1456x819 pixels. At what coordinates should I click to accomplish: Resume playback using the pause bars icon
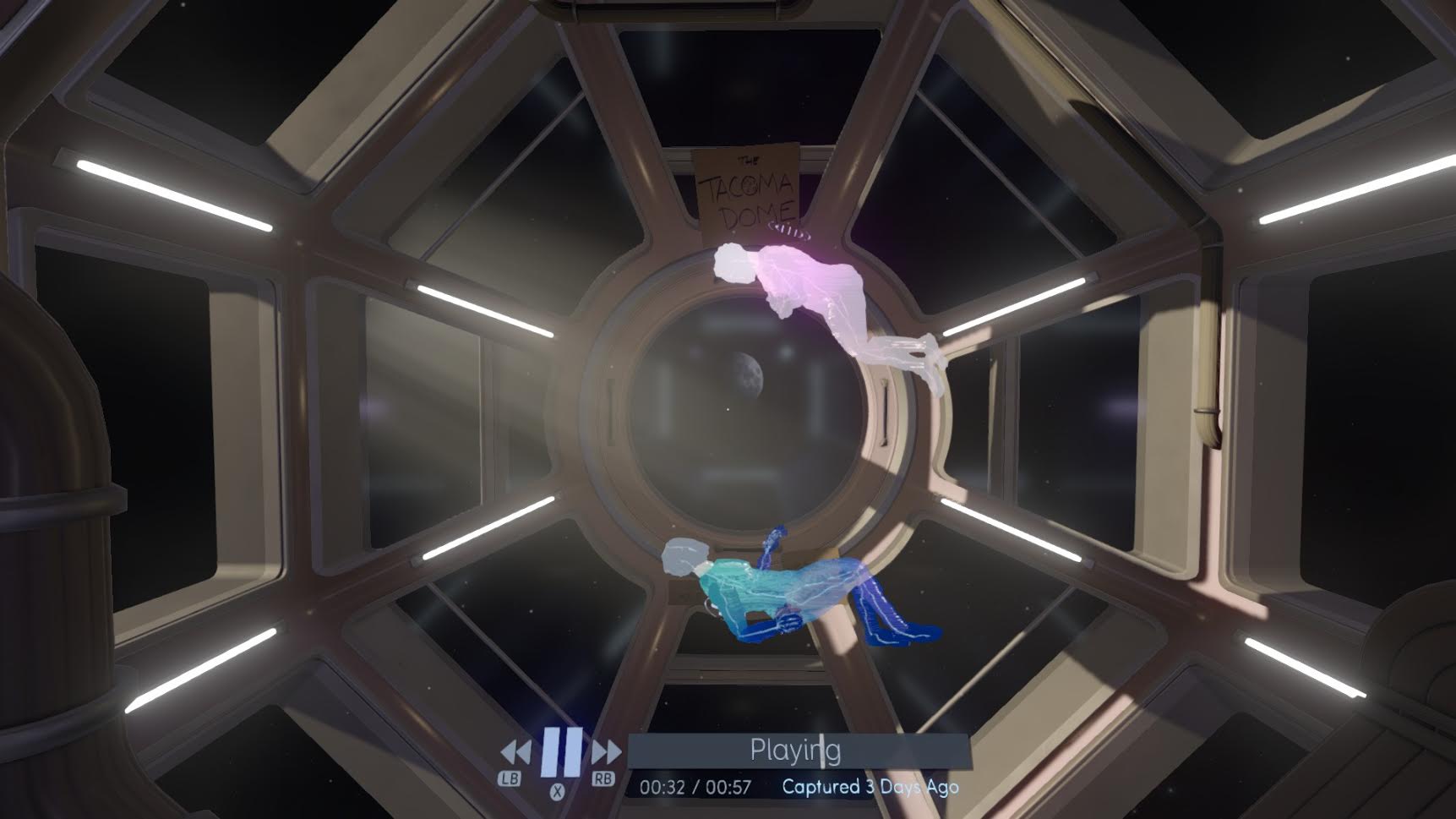(562, 751)
